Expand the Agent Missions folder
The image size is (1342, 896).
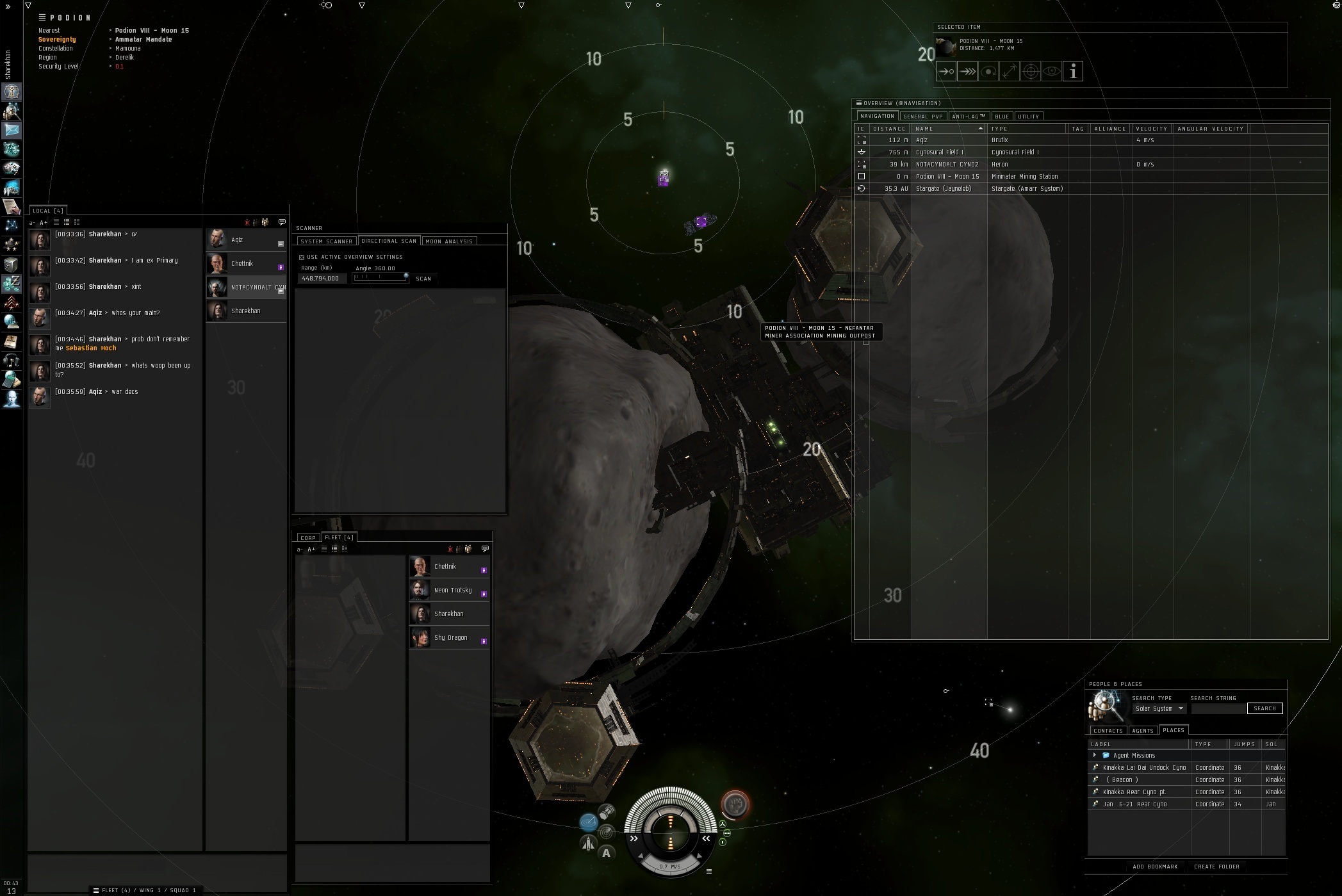coord(1095,755)
